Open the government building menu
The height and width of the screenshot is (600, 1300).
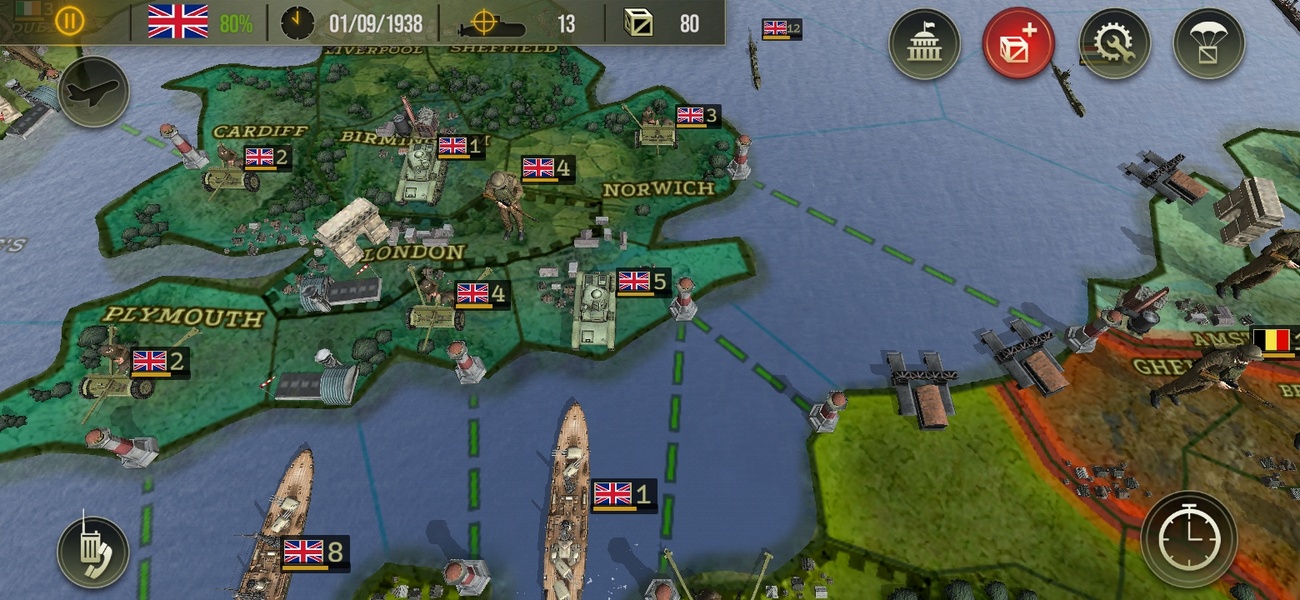(924, 44)
